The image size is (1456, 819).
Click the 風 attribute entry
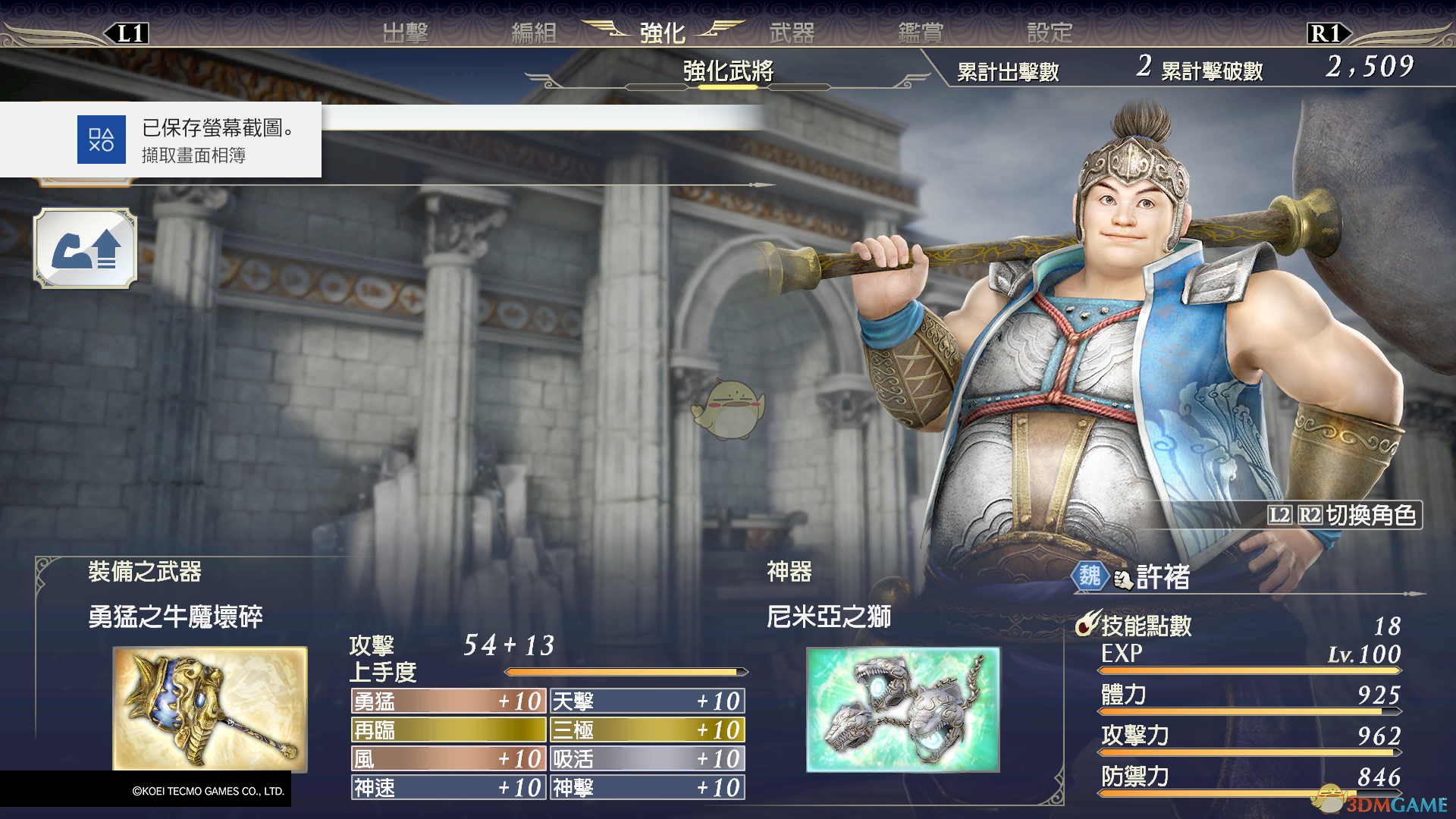pos(448,759)
